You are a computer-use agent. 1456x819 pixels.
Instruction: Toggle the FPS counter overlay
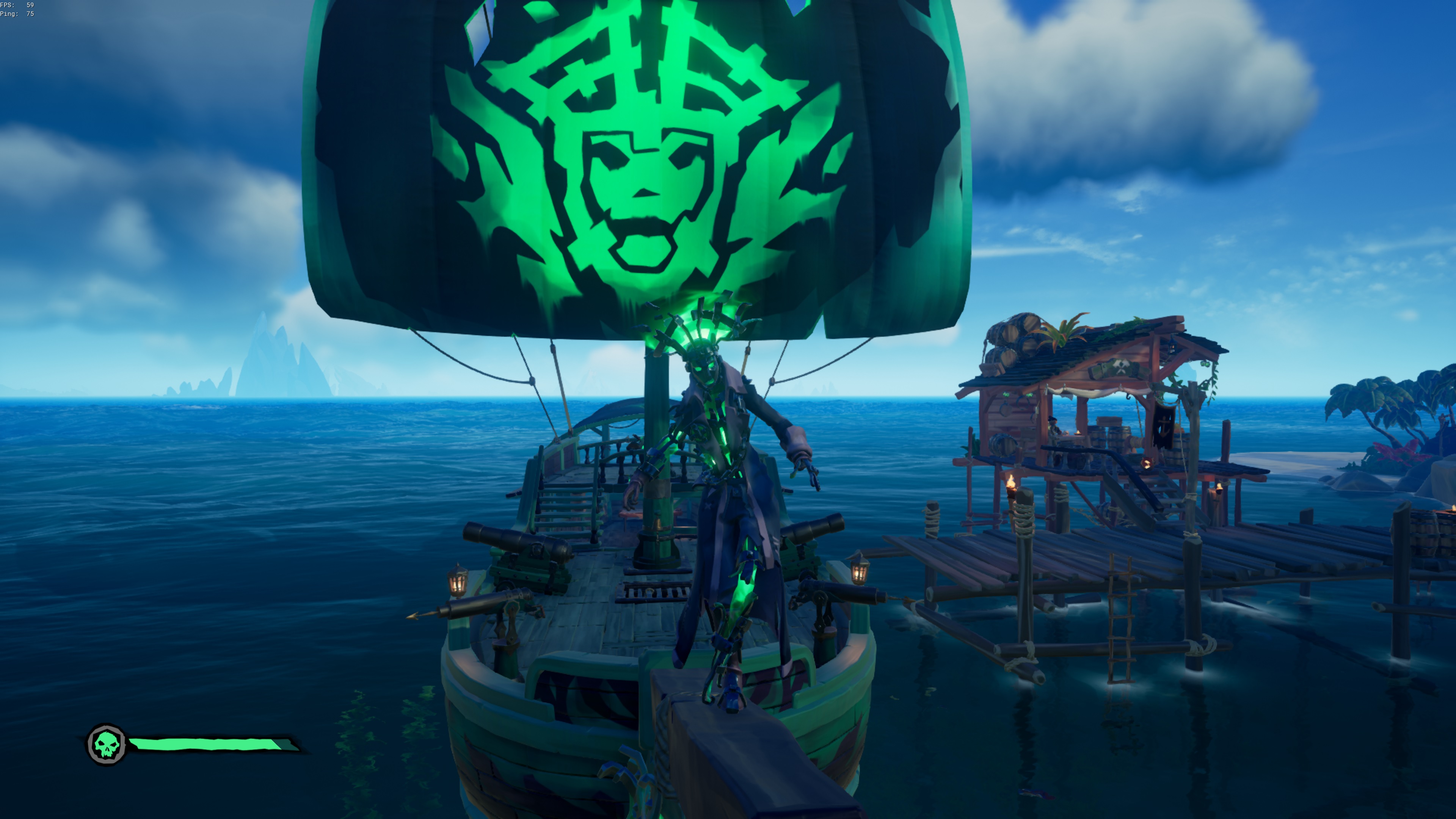(17, 5)
